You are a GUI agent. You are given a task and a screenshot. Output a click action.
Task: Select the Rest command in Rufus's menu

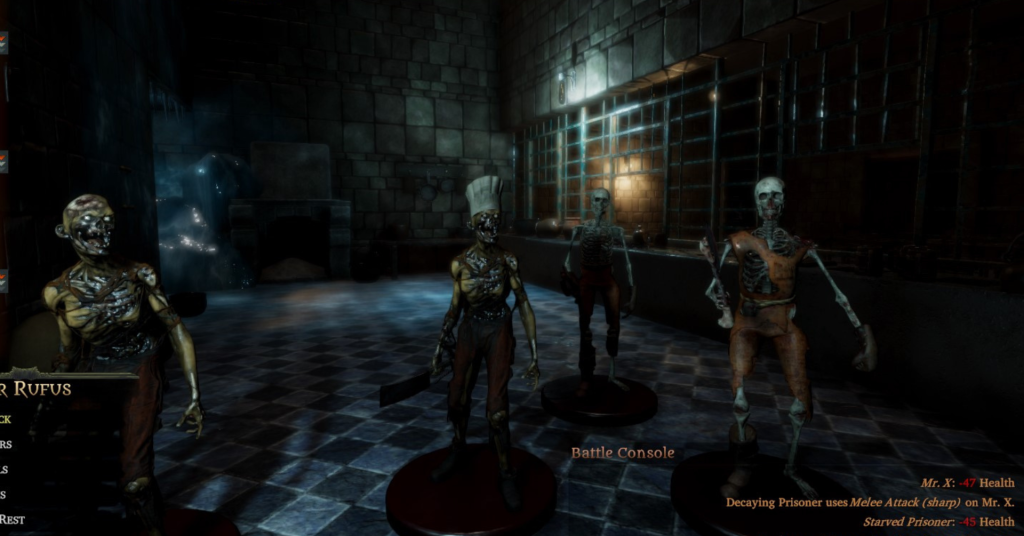12,519
